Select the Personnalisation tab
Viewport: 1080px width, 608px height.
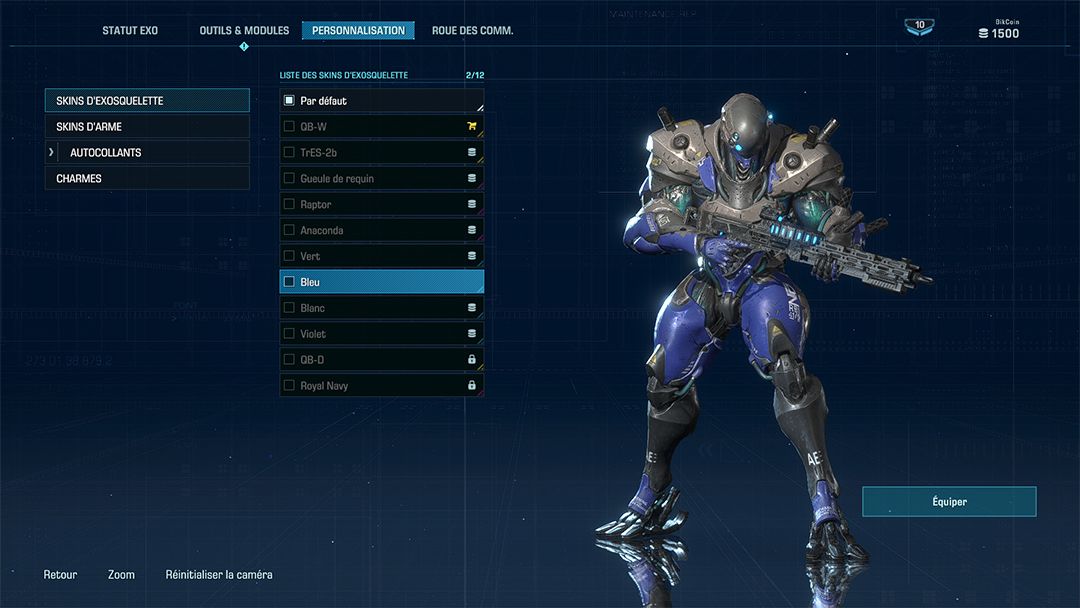click(x=358, y=31)
